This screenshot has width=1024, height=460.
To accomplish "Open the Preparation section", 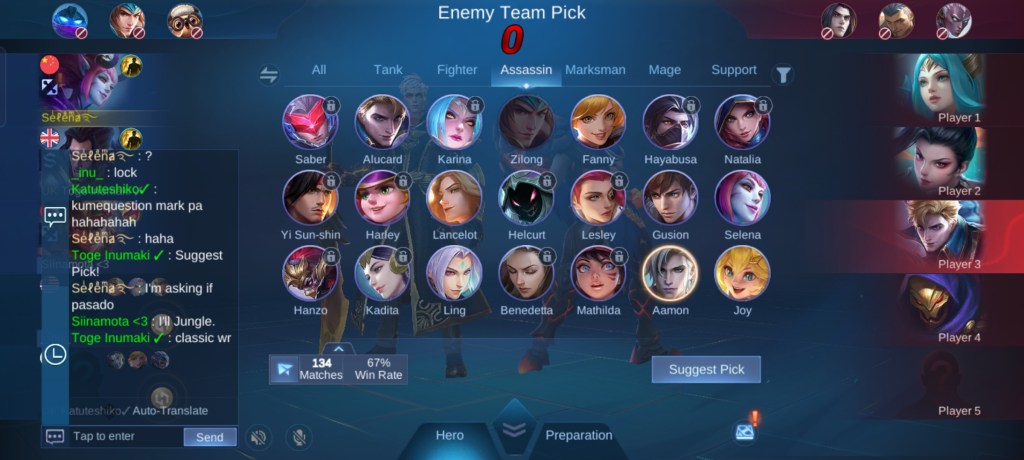I will 578,435.
